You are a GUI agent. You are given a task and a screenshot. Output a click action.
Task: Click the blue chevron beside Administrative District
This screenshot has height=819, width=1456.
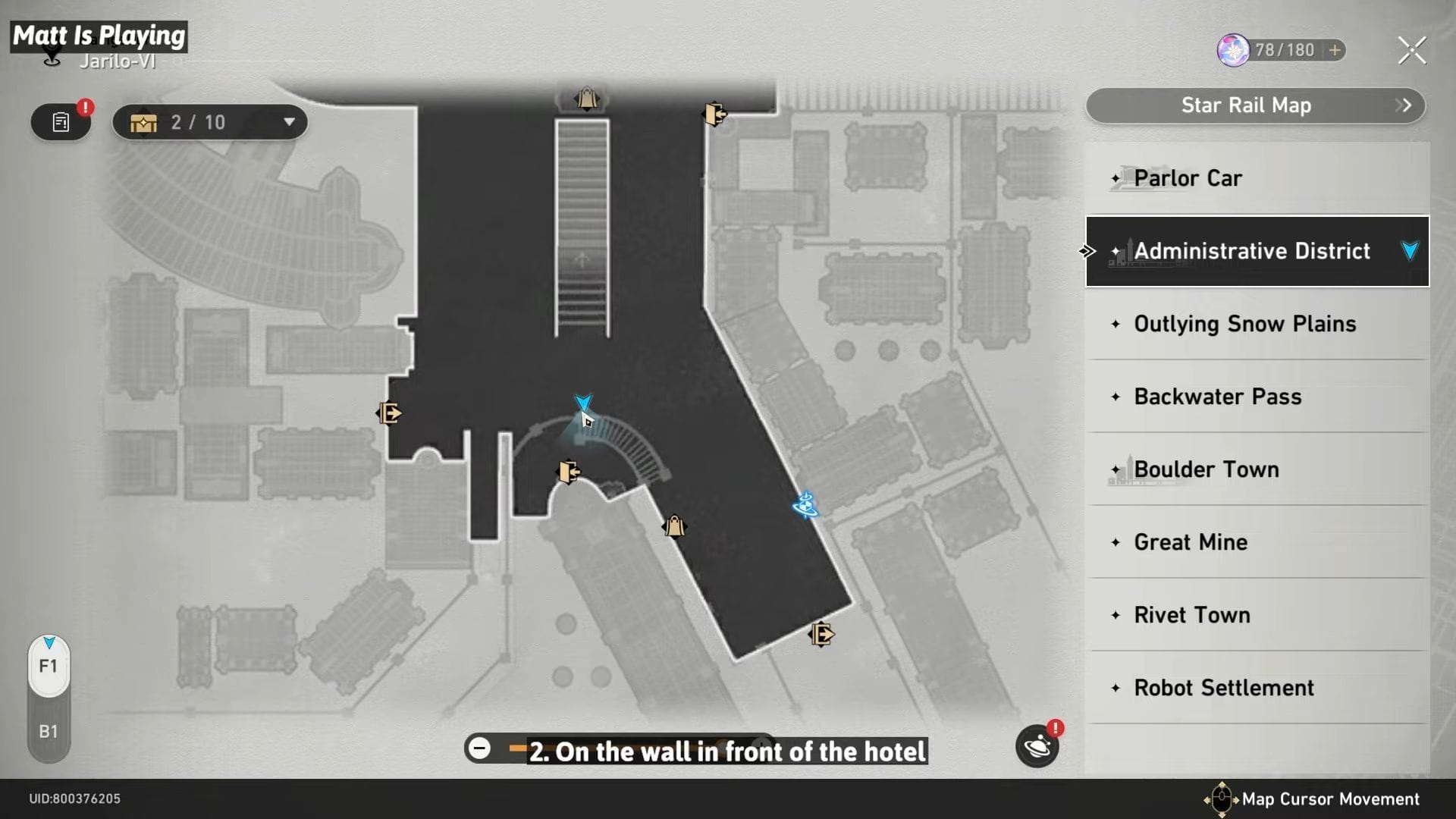point(1409,251)
